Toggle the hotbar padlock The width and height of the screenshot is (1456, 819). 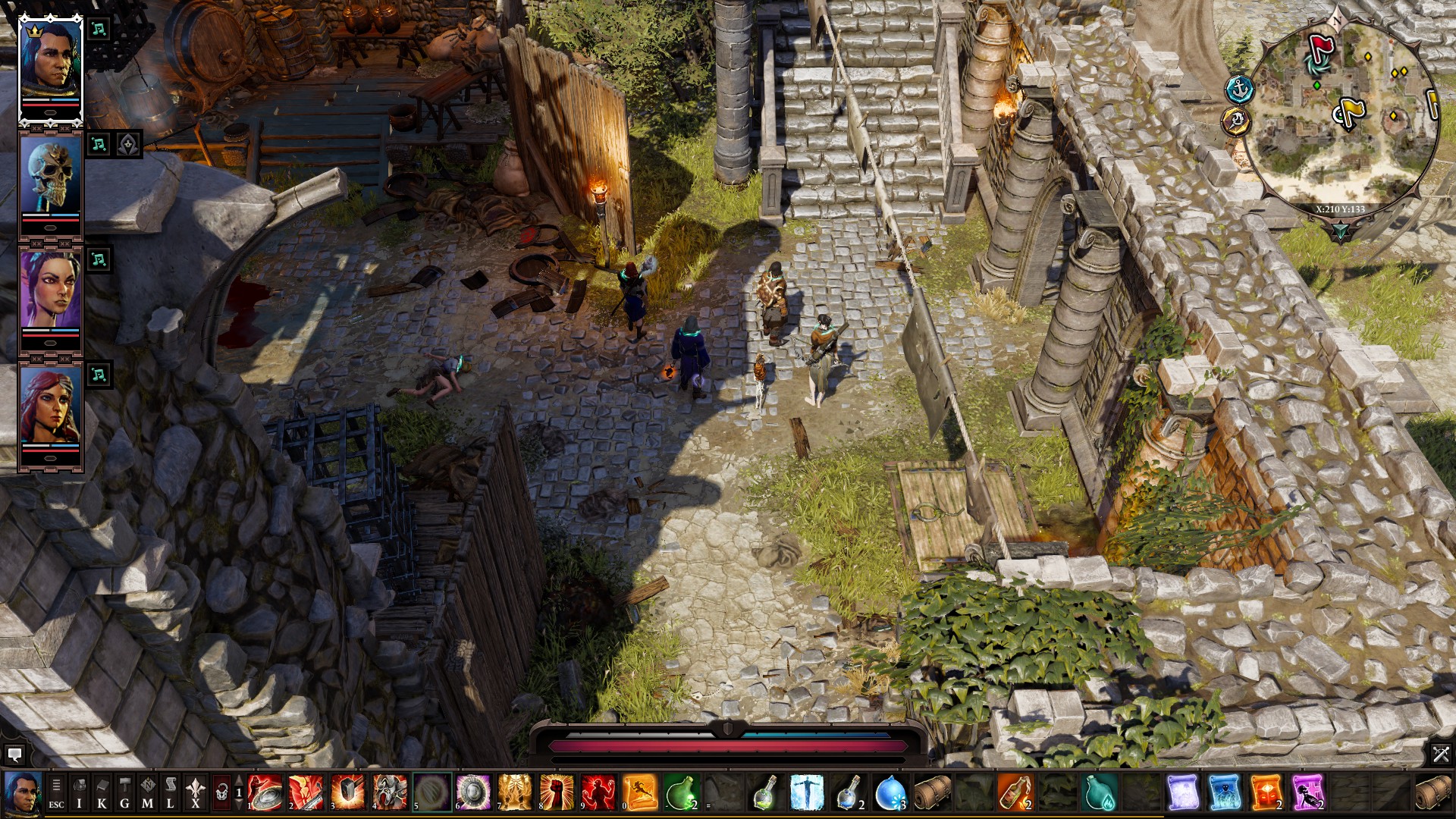click(x=221, y=792)
